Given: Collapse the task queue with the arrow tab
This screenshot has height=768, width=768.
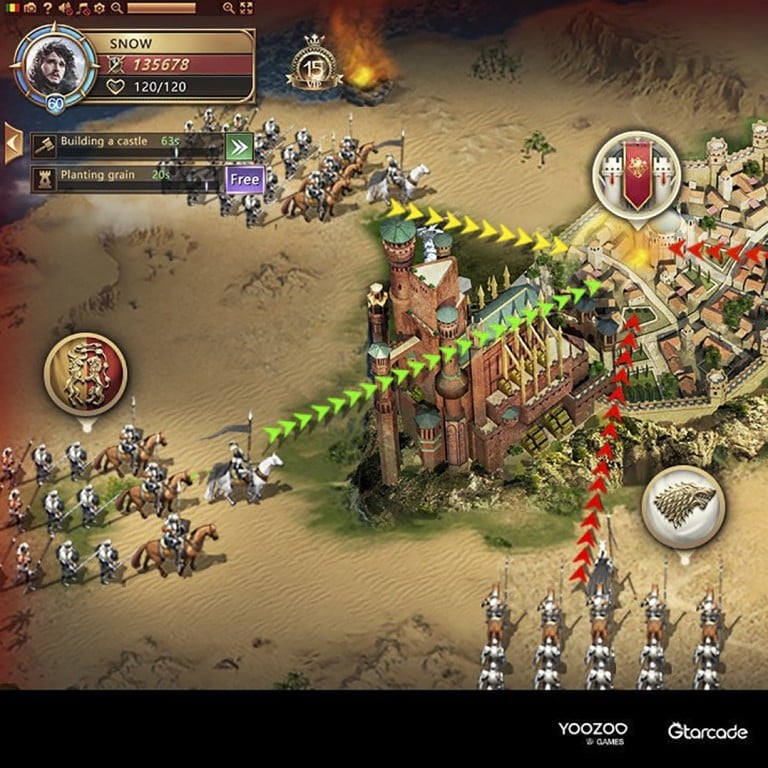Looking at the screenshot, I should pos(13,143).
